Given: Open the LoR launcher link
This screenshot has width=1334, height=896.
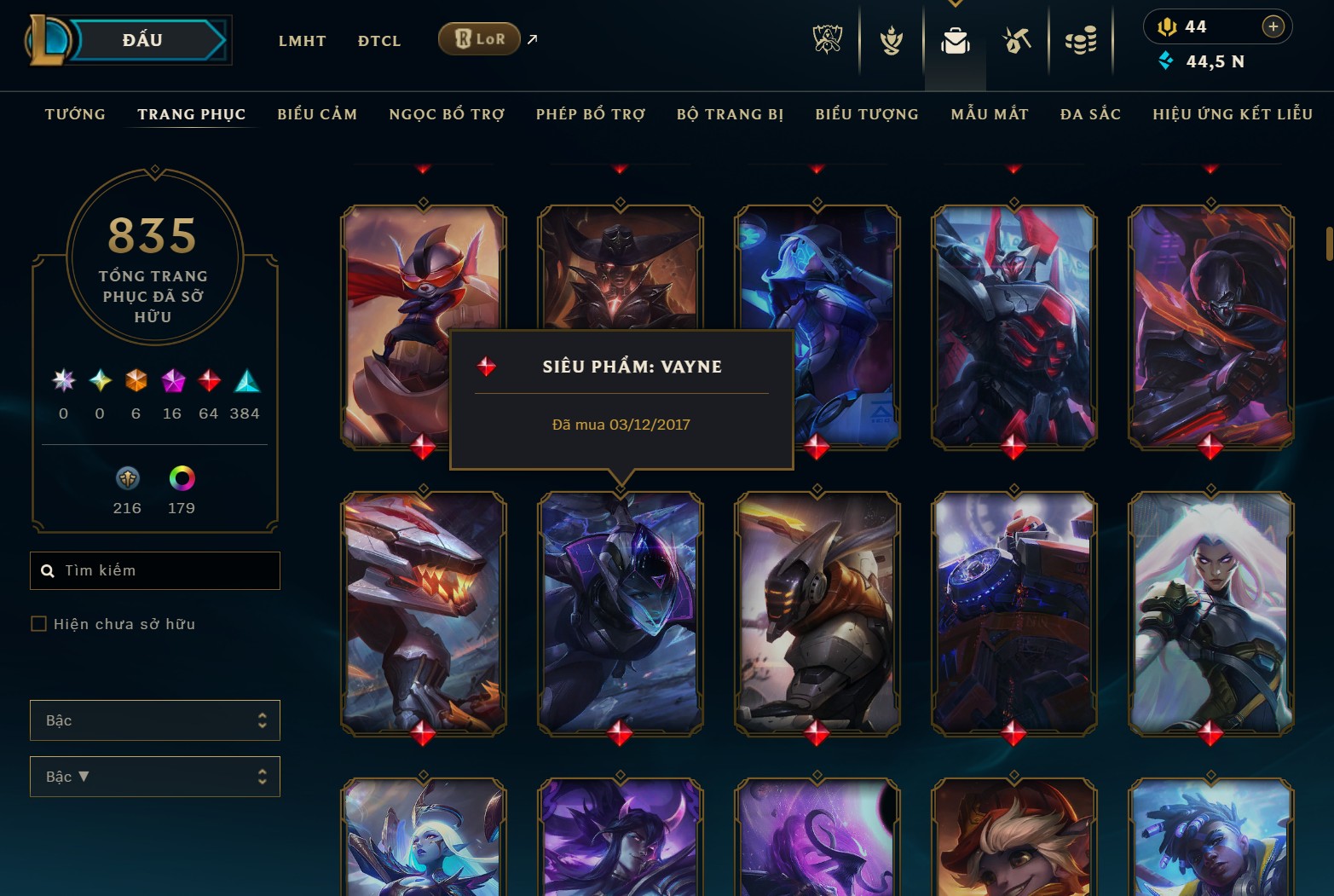Looking at the screenshot, I should [478, 38].
